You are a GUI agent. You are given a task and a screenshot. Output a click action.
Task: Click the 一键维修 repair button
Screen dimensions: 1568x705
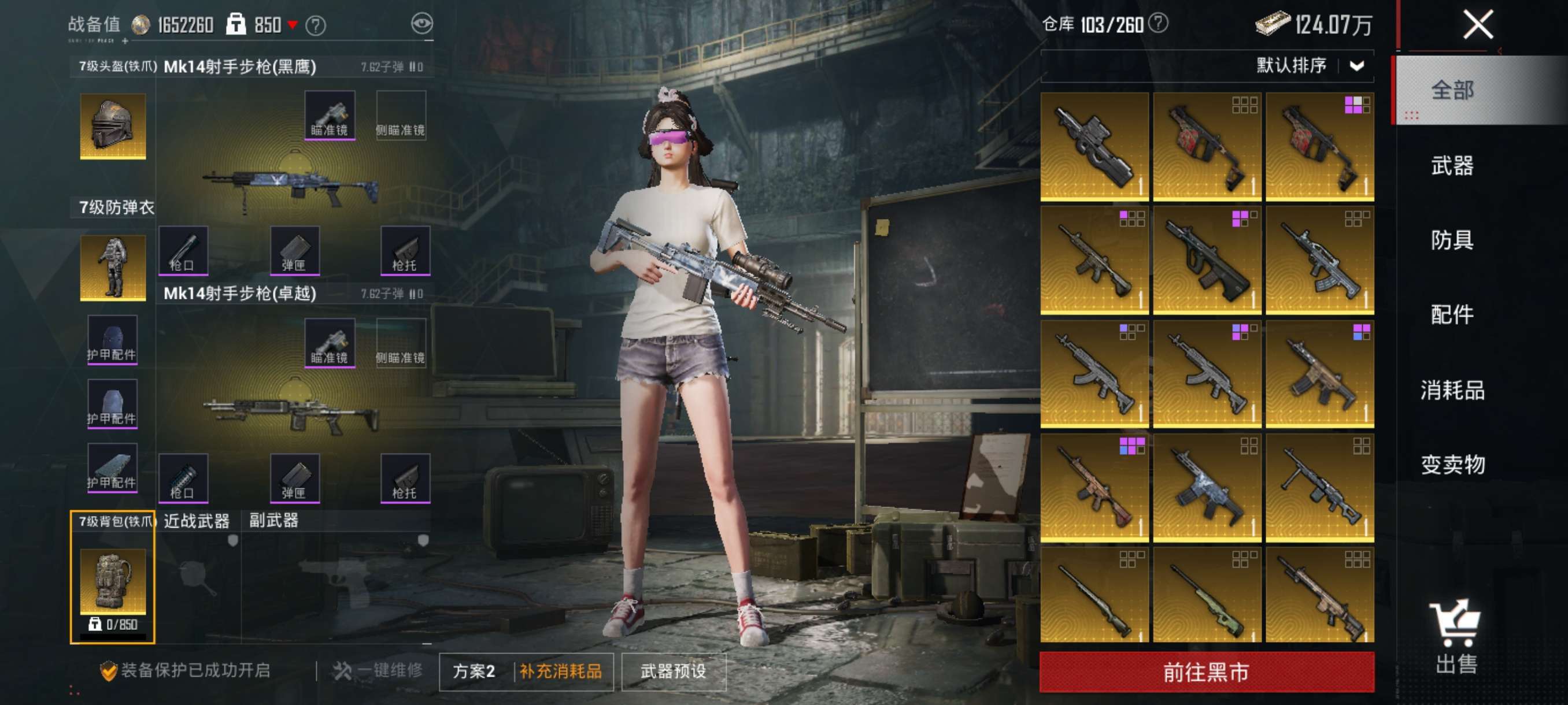(x=378, y=670)
